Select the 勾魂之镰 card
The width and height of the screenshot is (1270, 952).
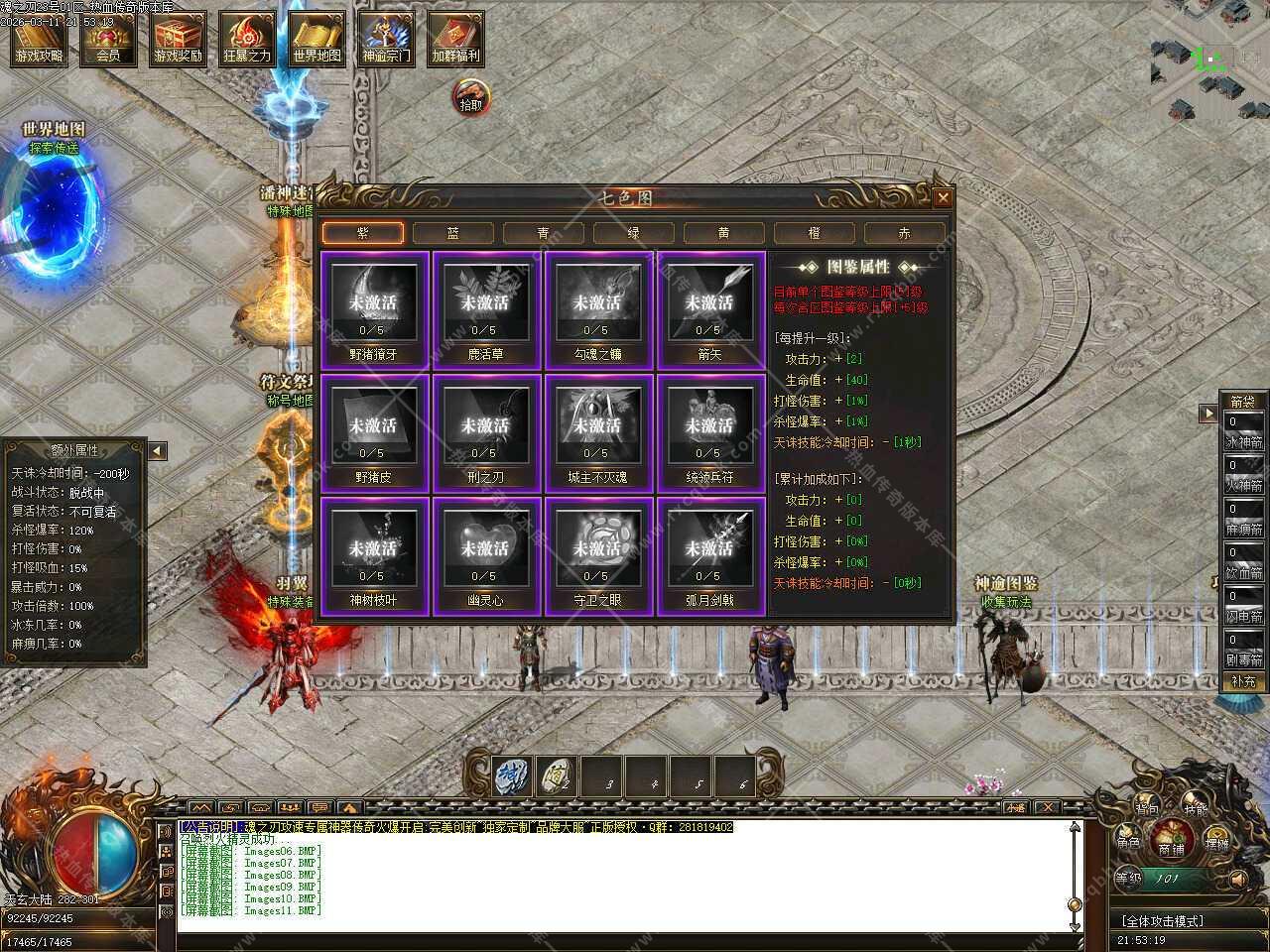tap(597, 308)
